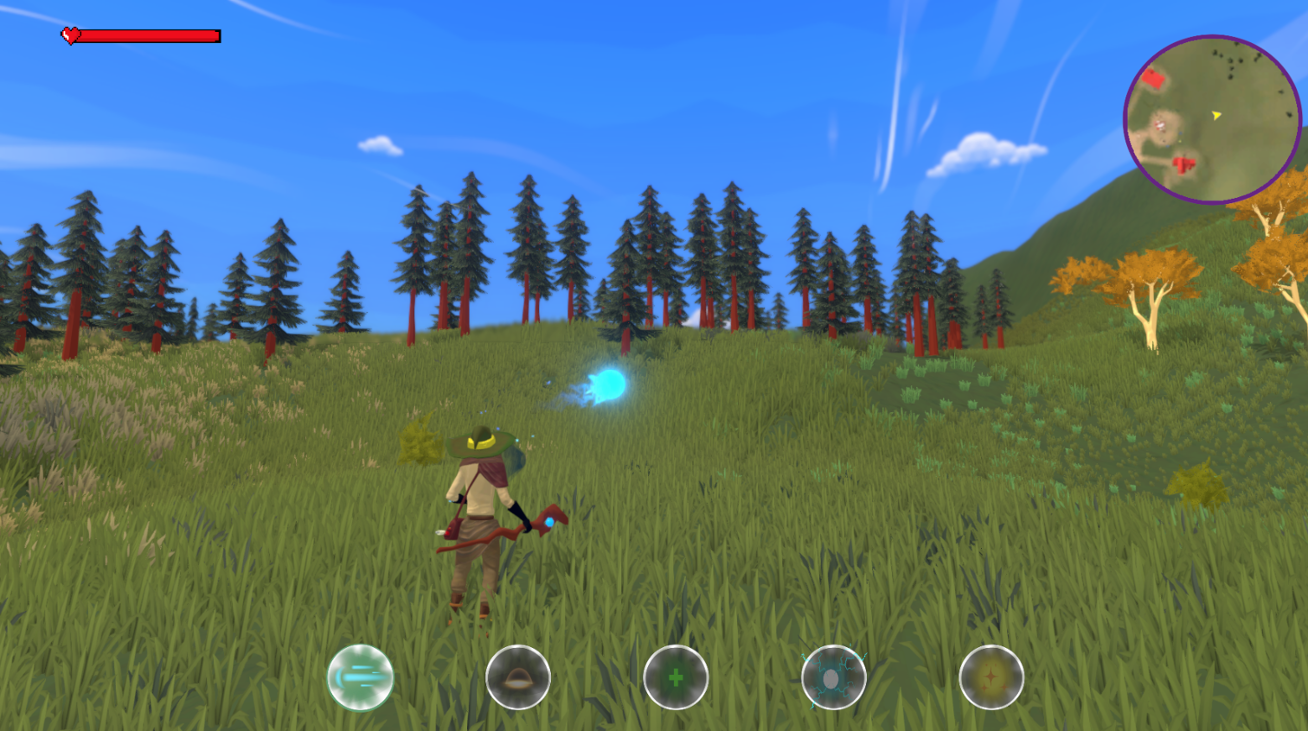Click the red house marker atop the minimap
Image resolution: width=1308 pixels, height=731 pixels.
tap(1155, 79)
